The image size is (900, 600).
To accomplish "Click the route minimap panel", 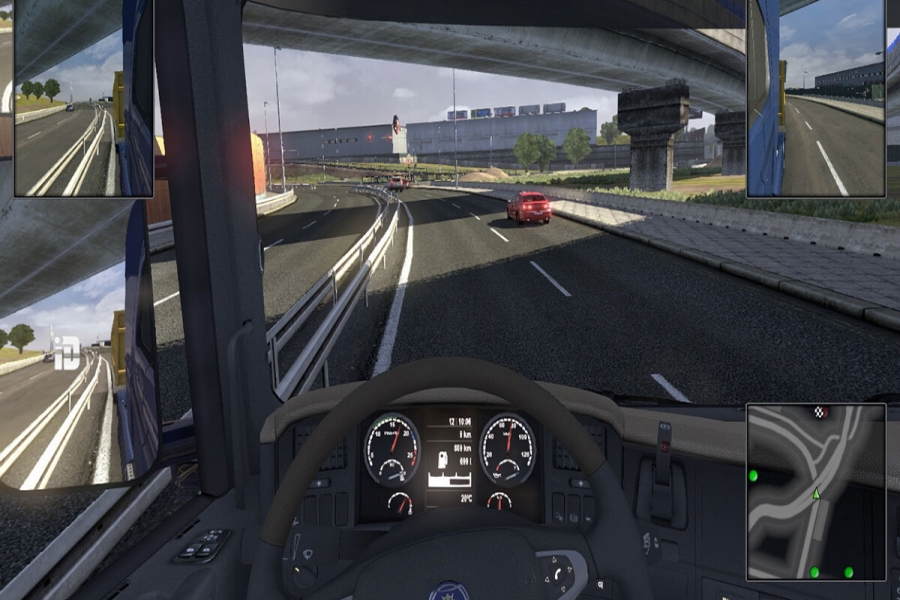I will (815, 492).
